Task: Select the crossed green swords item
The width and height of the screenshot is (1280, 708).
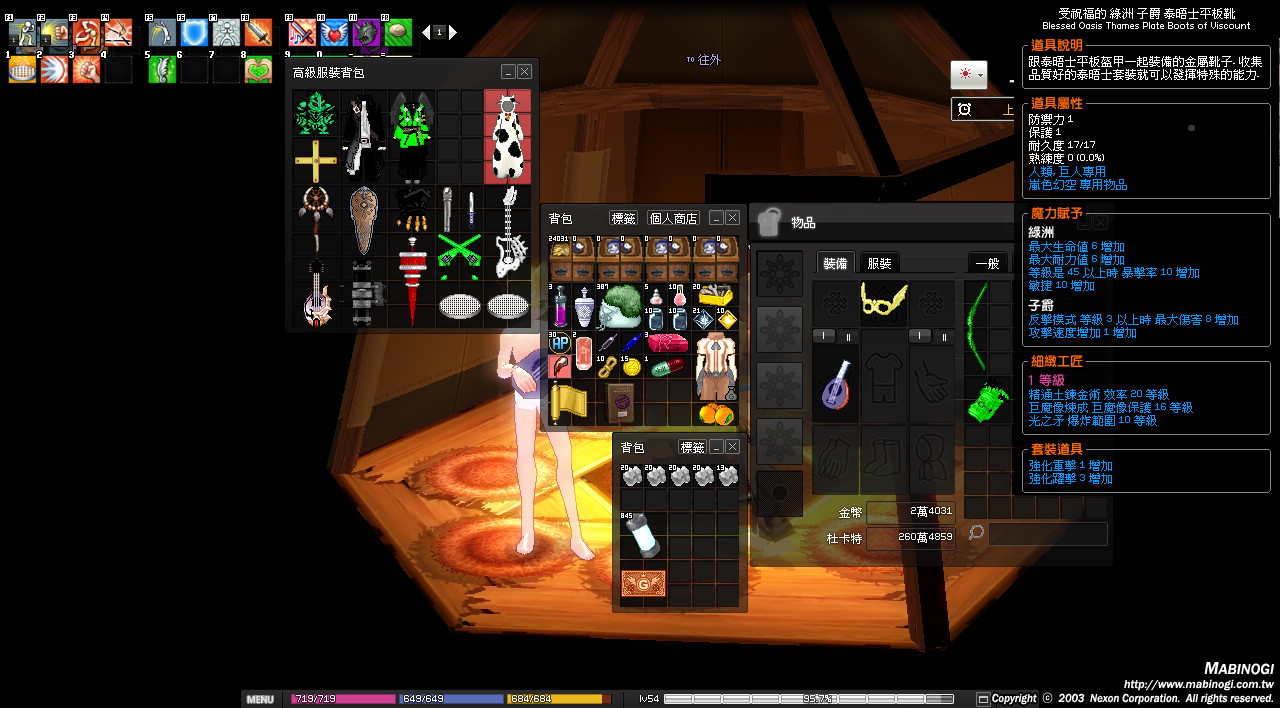Action: [459, 255]
